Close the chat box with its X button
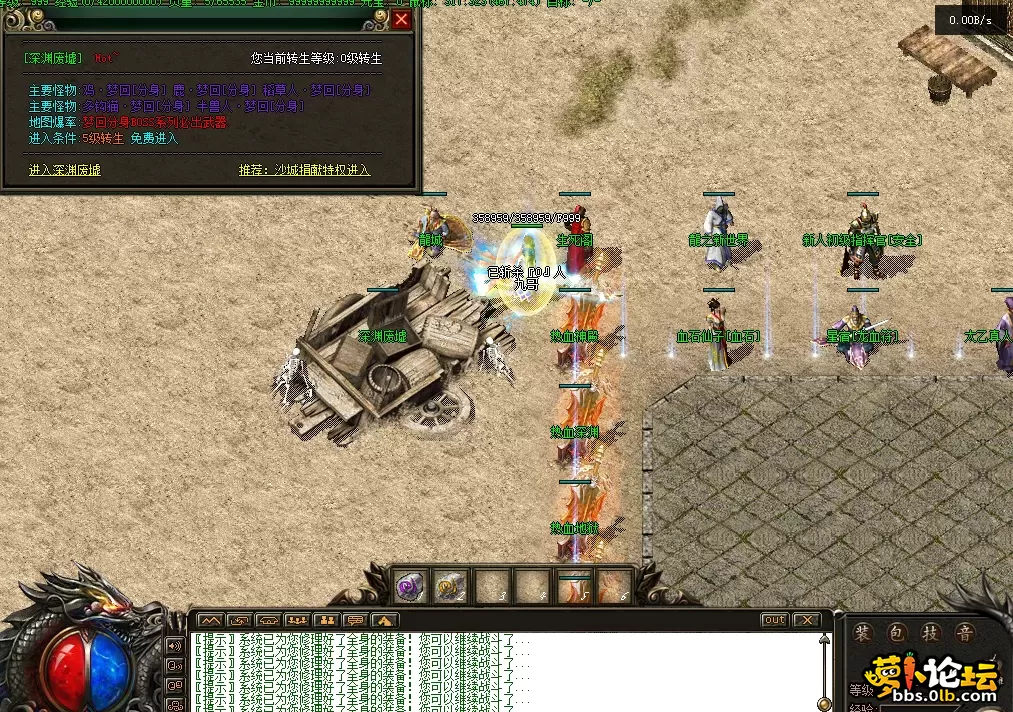Image resolution: width=1013 pixels, height=712 pixels. pyautogui.click(x=805, y=620)
